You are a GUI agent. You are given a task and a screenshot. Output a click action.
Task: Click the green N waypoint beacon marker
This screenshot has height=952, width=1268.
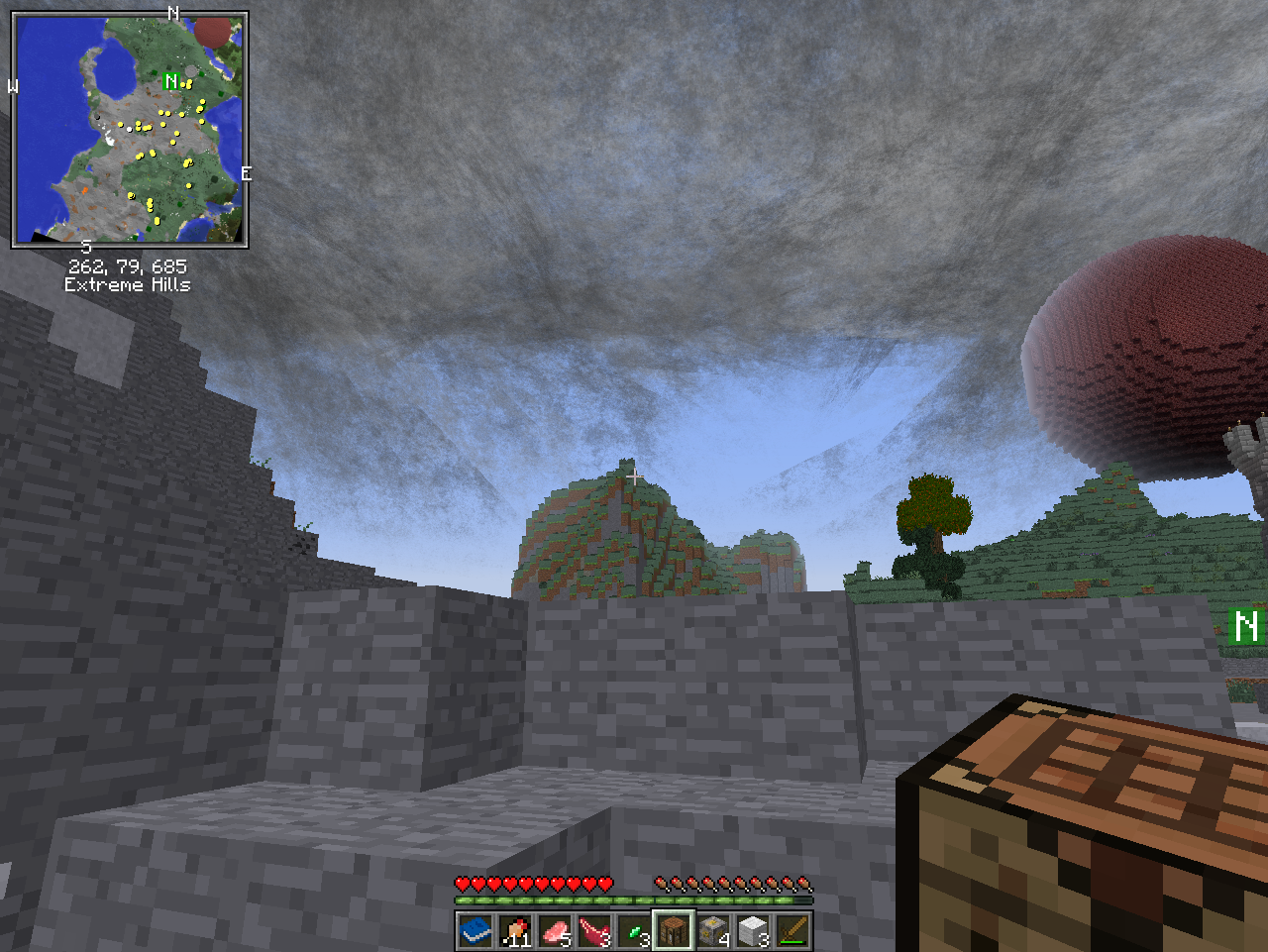[x=1246, y=626]
